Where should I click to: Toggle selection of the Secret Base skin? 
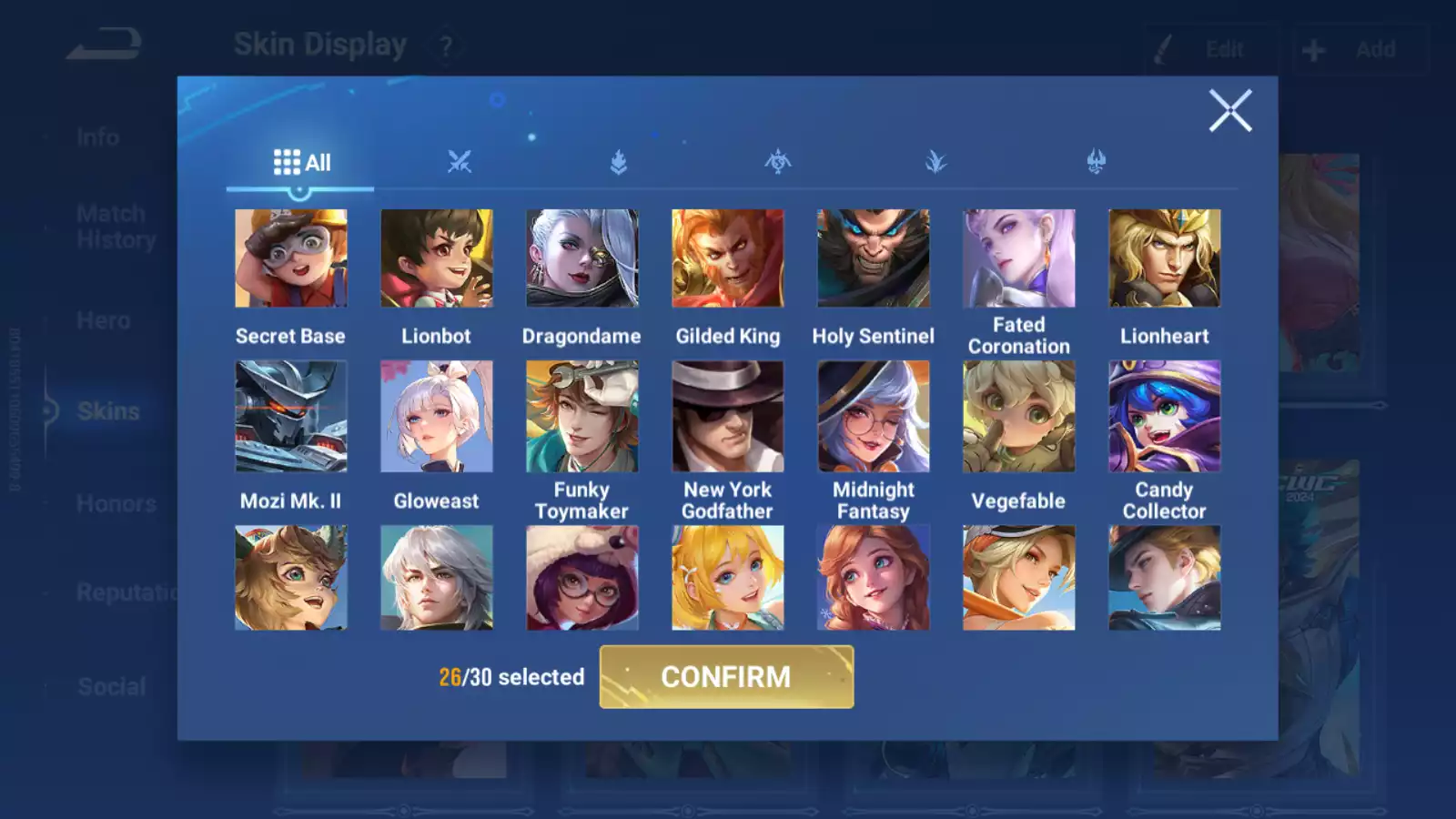(x=290, y=258)
